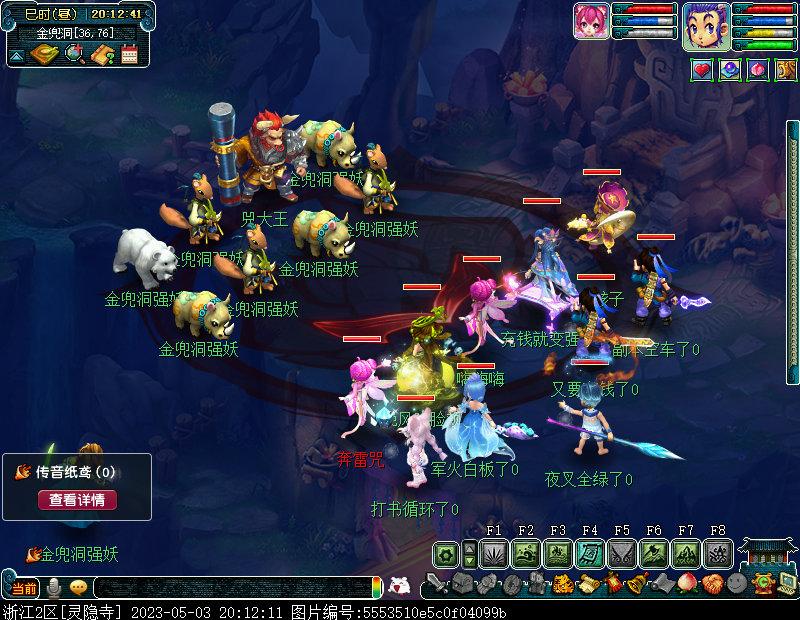
Task: Open the blue-haired character portrait
Action: point(704,26)
